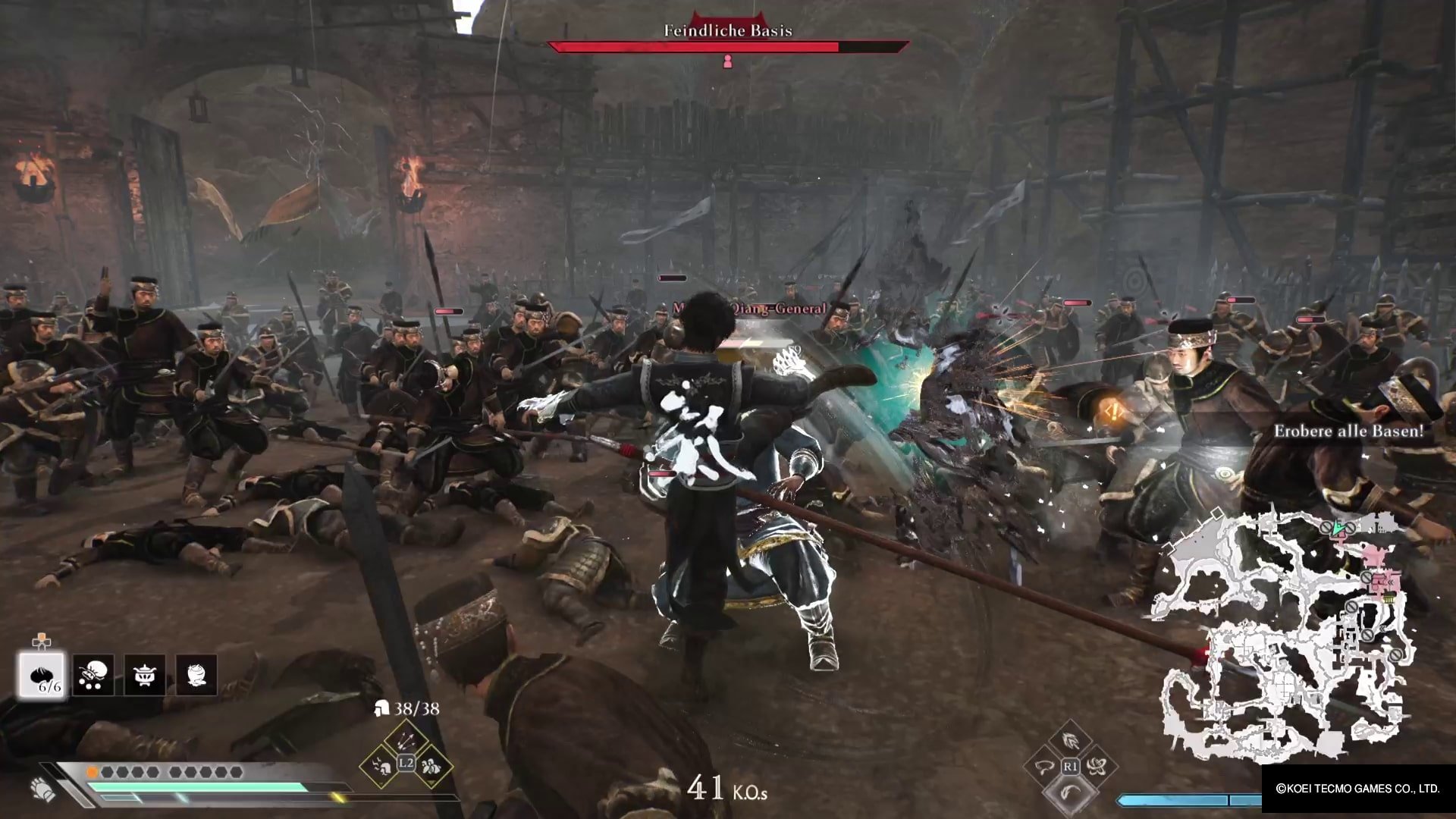Screen dimensions: 1456x819
Task: Toggle the d-pad item selector indicator
Action: click(x=43, y=640)
